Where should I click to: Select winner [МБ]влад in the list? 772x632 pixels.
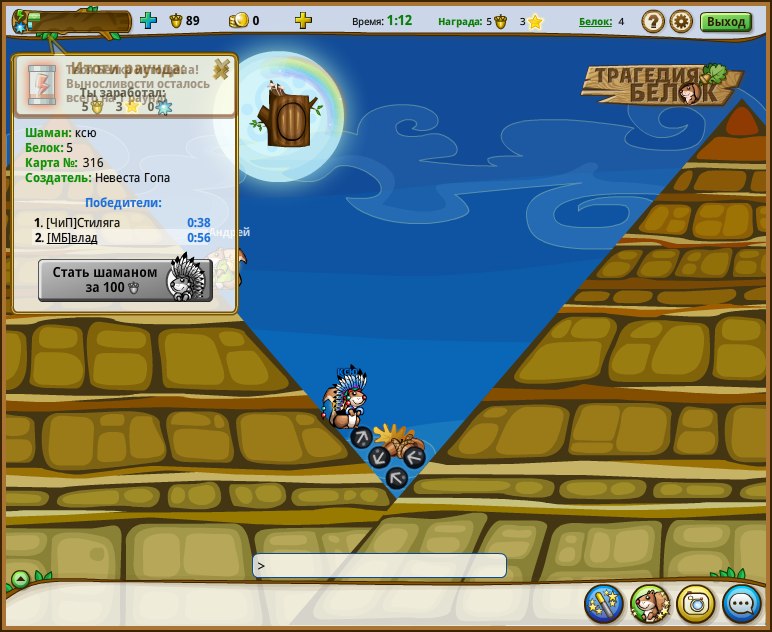pos(76,238)
